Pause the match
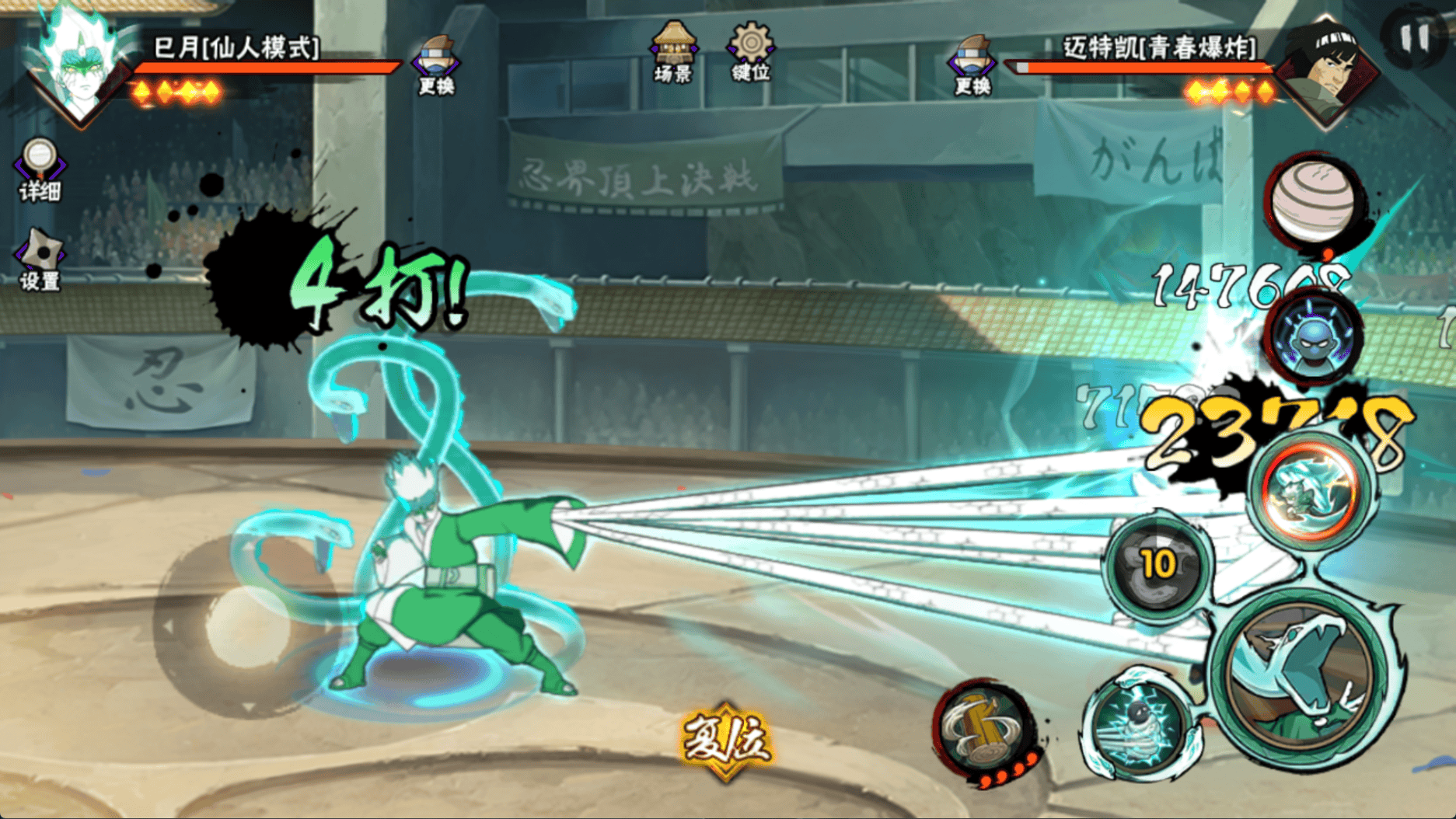 pyautogui.click(x=1414, y=36)
